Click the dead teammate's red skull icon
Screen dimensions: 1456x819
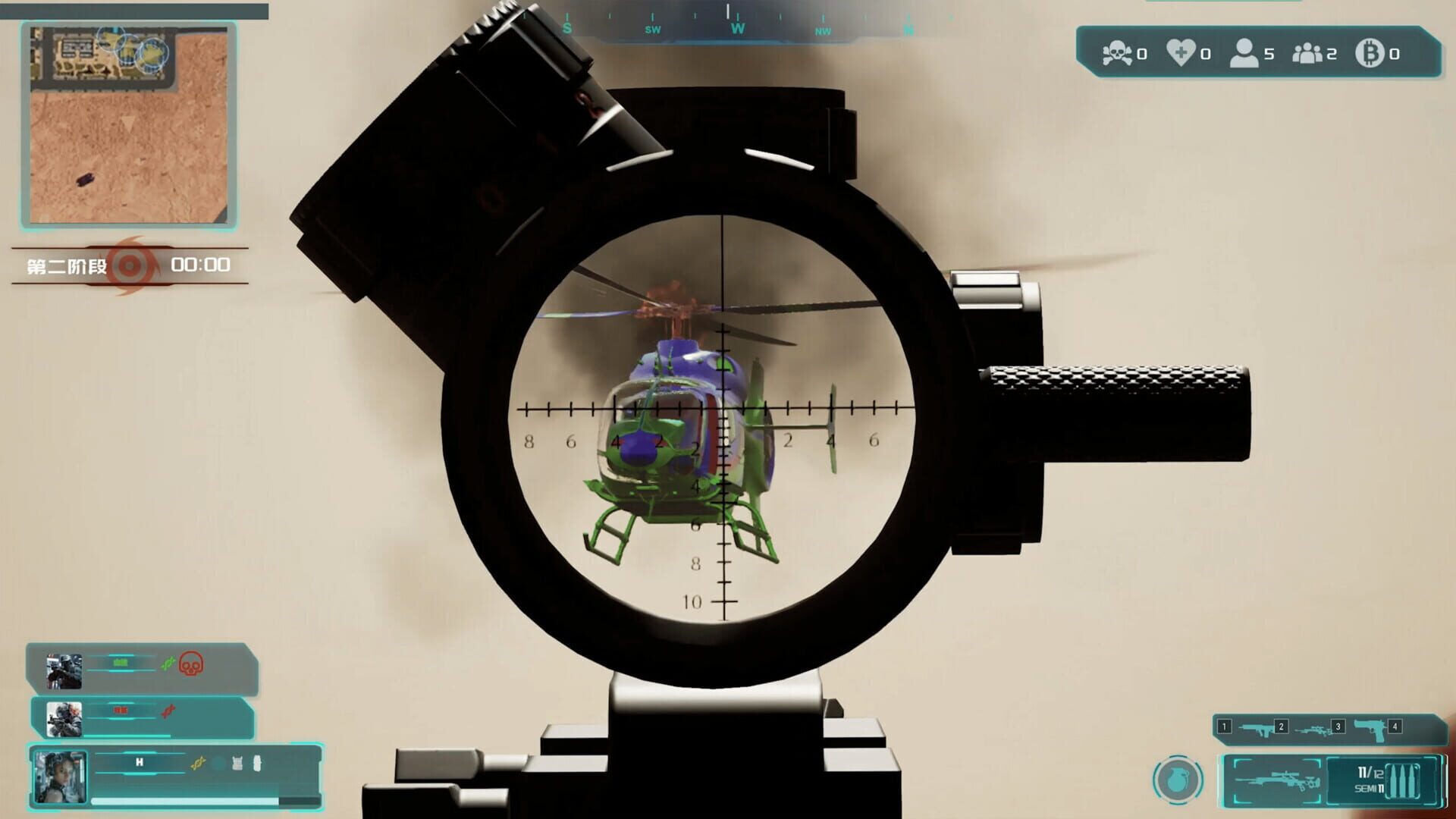192,664
